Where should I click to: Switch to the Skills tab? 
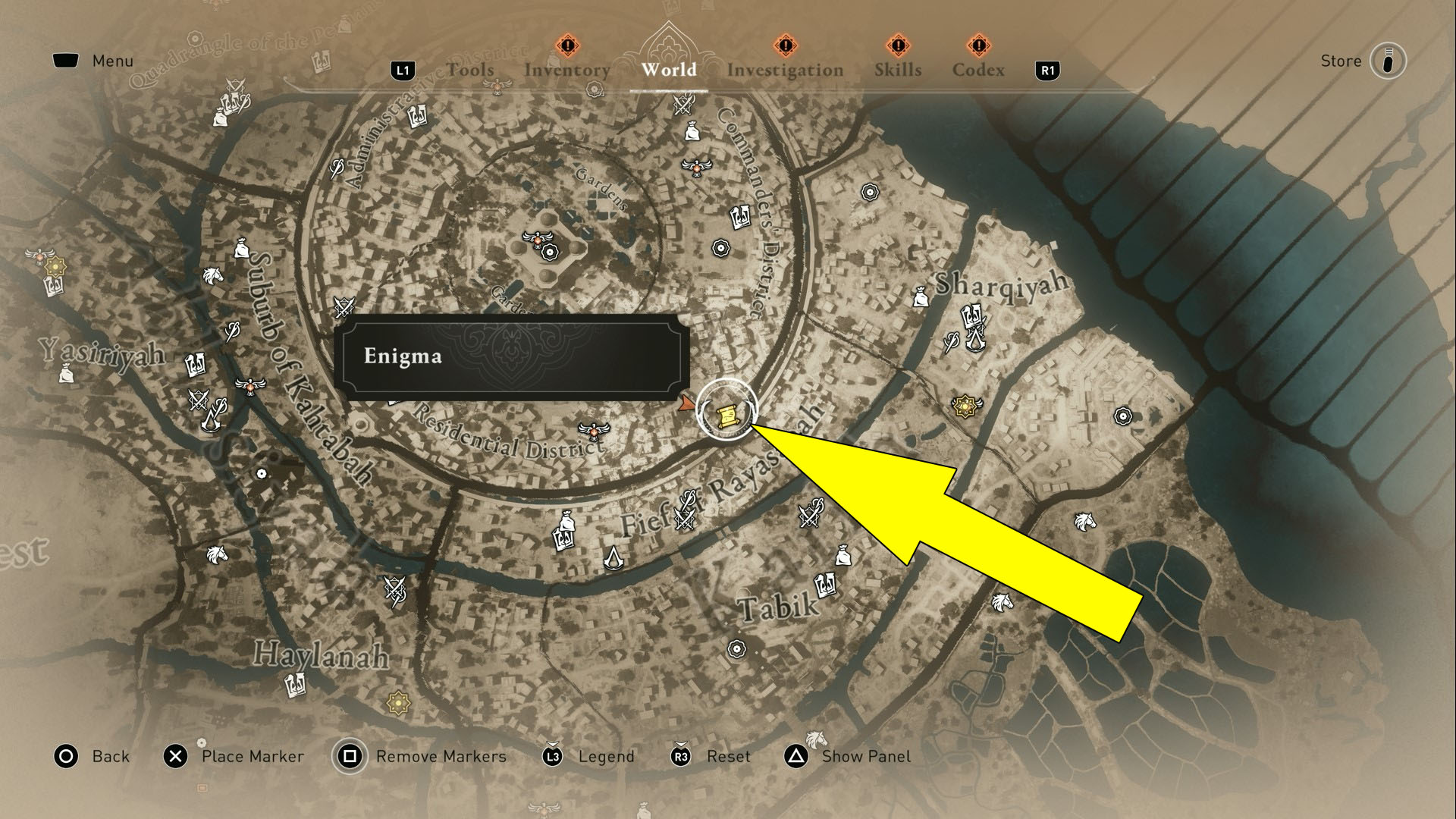(x=897, y=70)
